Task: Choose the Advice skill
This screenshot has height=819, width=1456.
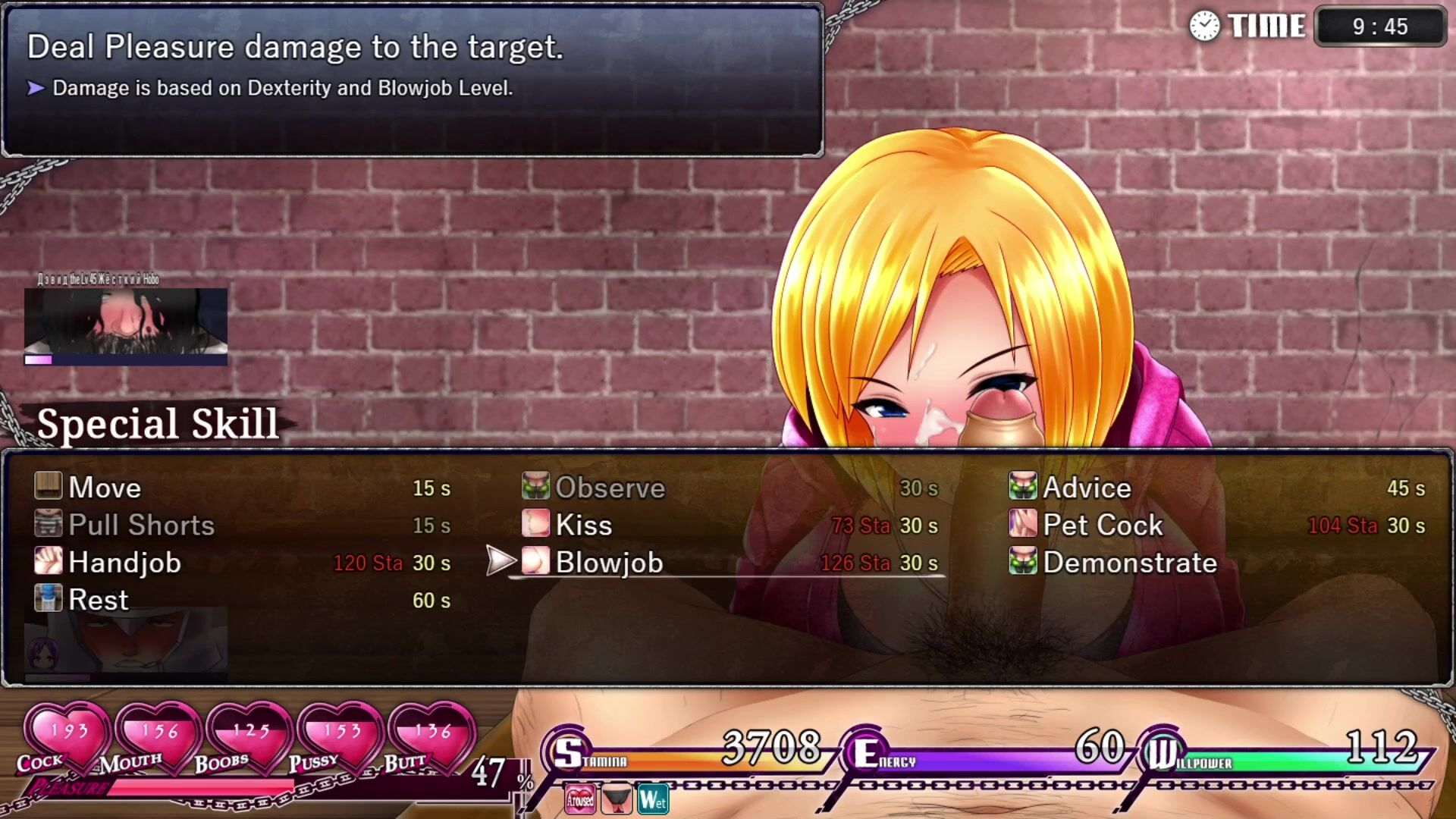Action: pyautogui.click(x=1087, y=488)
